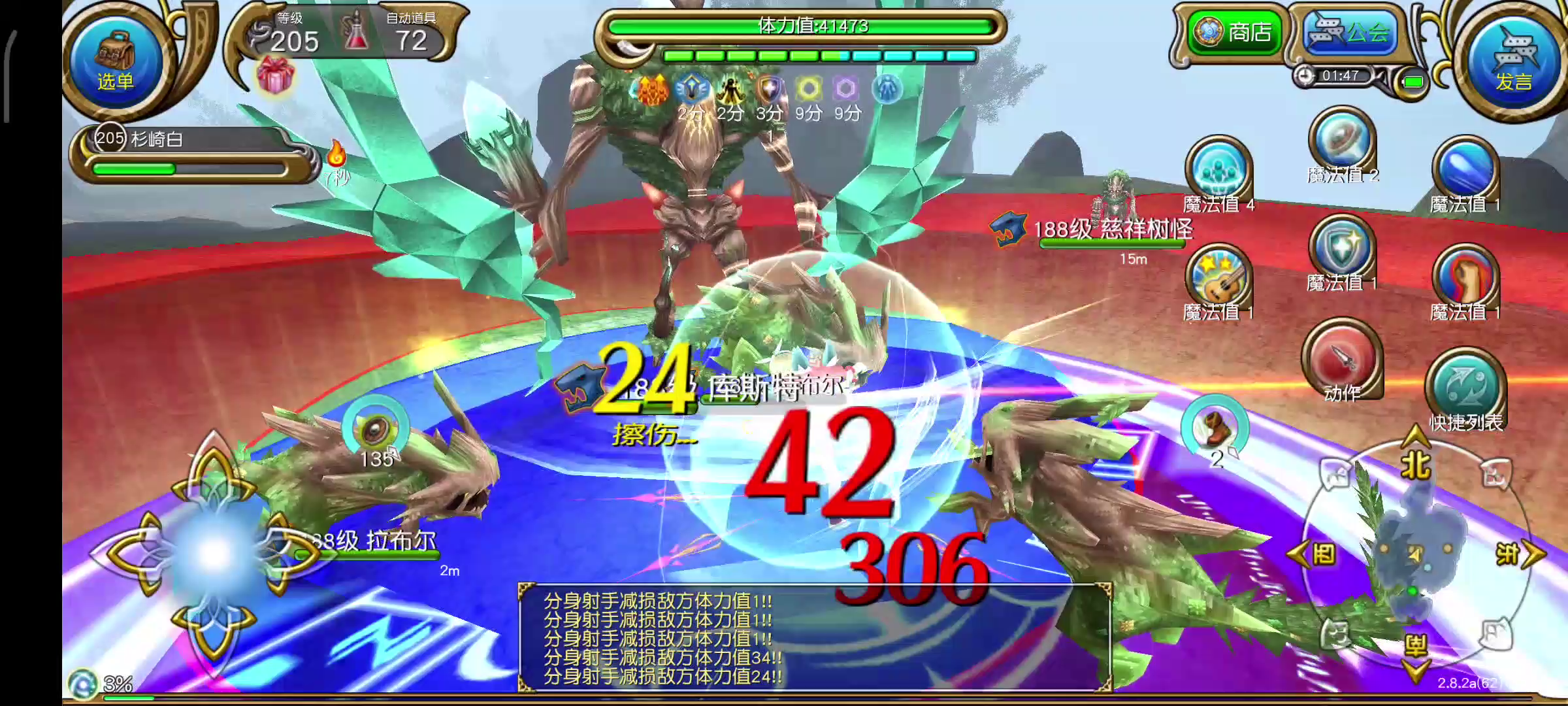Activate the guitar with stars skill
This screenshot has height=706, width=1568.
tap(1218, 278)
